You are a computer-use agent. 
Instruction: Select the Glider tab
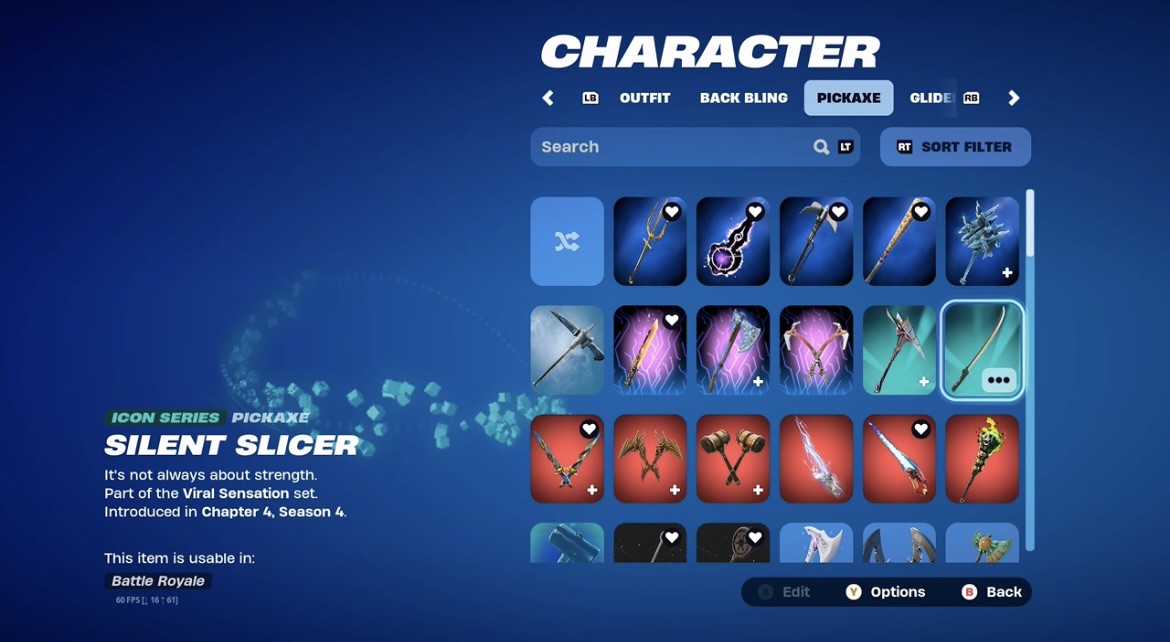[930, 98]
